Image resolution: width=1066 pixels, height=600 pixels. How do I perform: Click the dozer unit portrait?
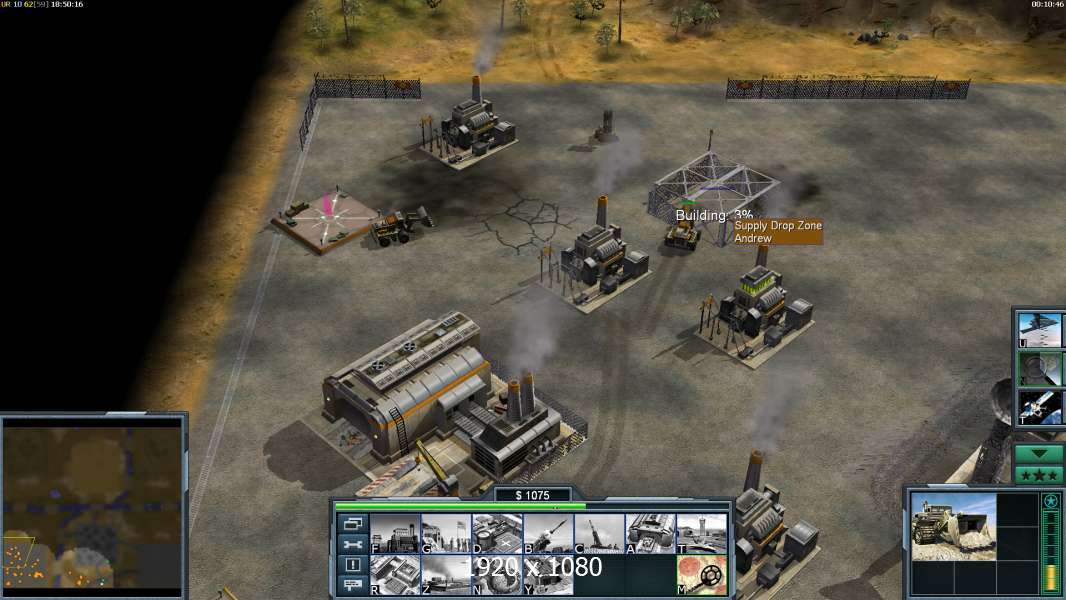click(953, 526)
